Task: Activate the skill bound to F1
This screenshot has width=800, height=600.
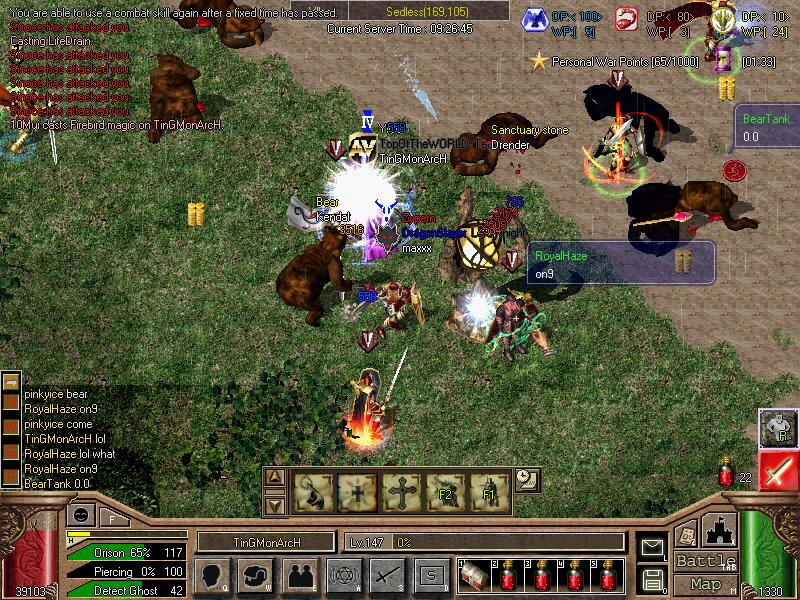Action: (490, 492)
